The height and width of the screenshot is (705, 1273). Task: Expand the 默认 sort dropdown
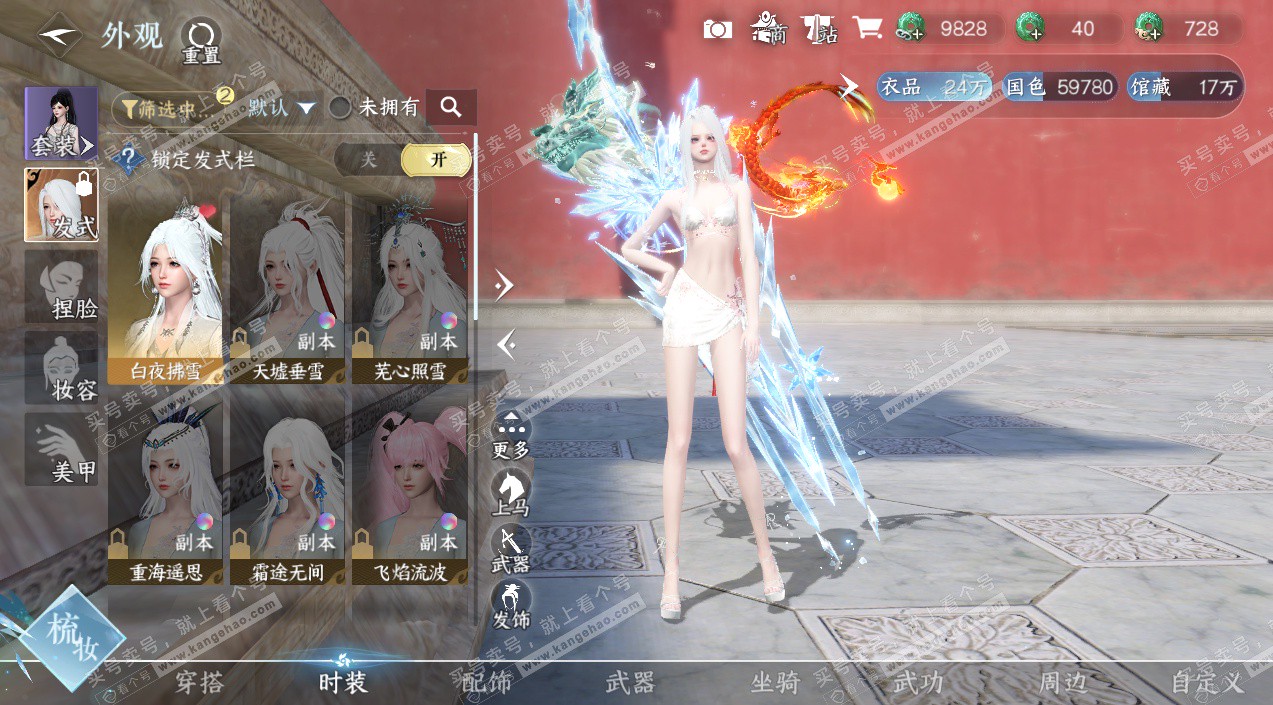pos(282,108)
